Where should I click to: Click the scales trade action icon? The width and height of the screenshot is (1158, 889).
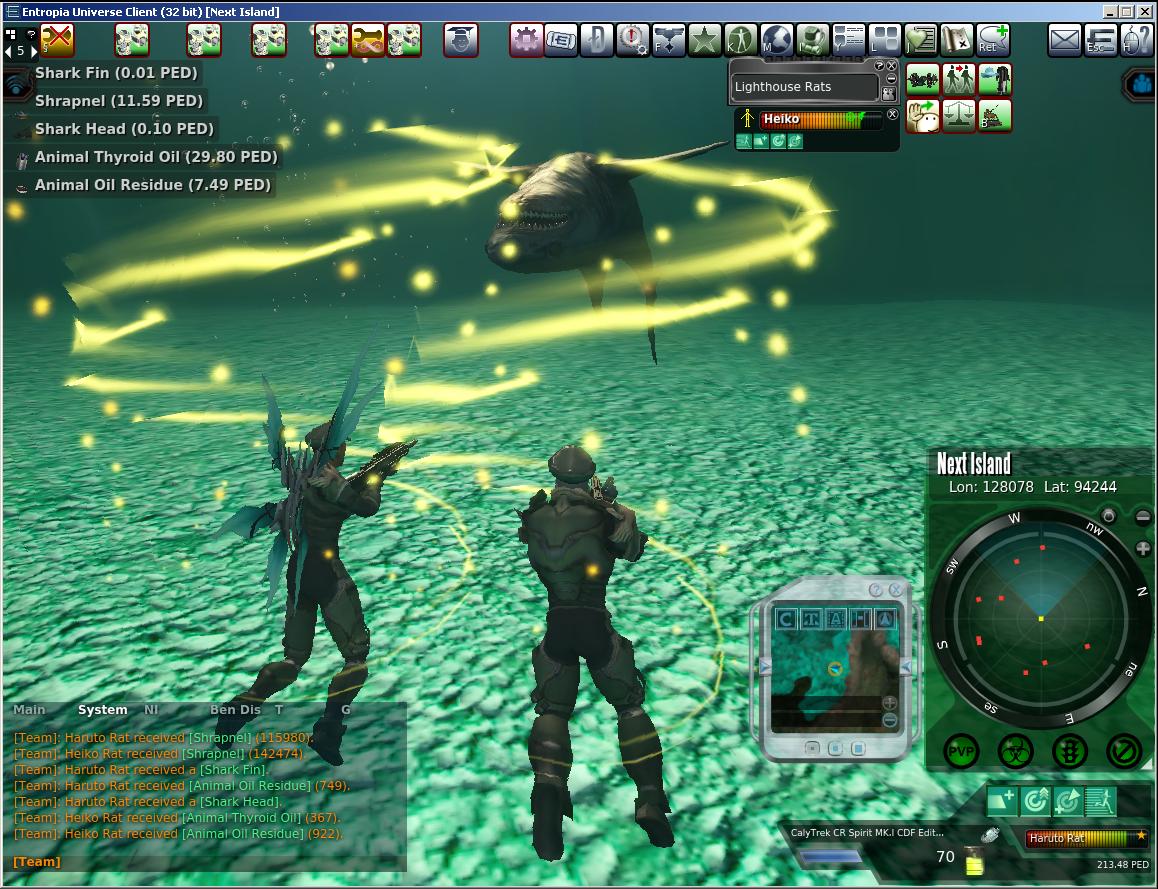pyautogui.click(x=958, y=115)
